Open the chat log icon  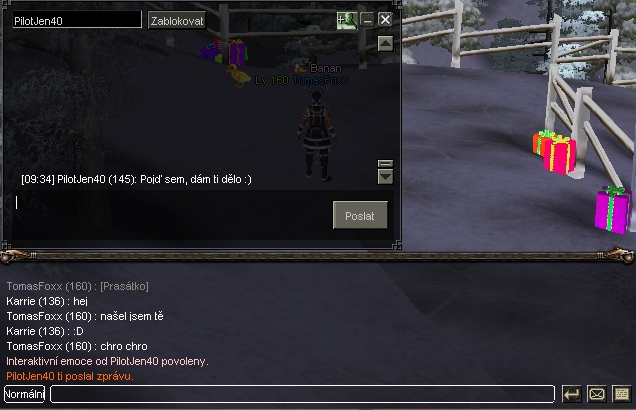point(622,394)
